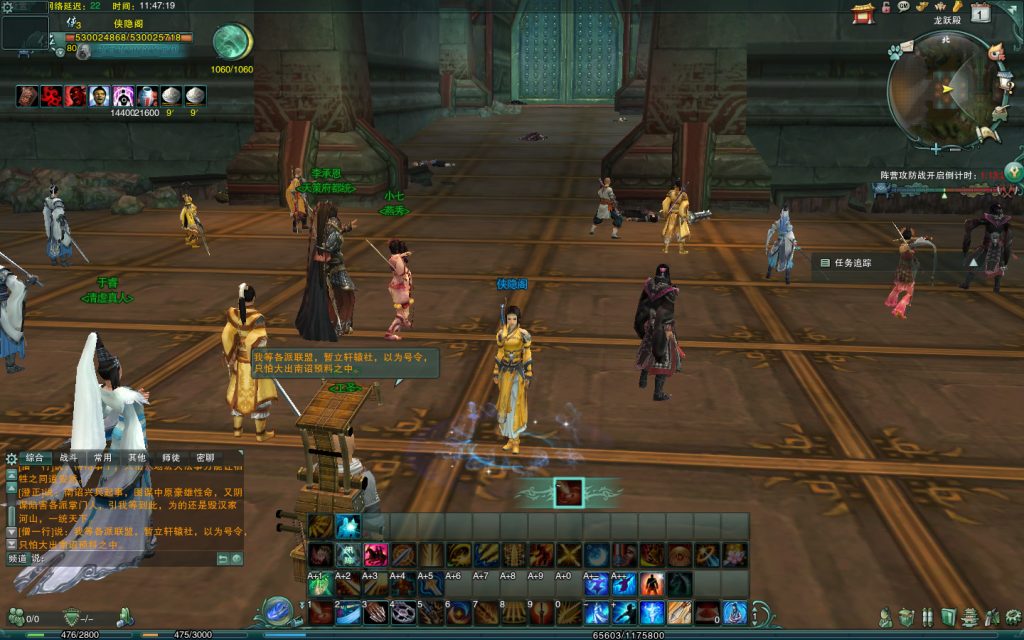This screenshot has width=1024, height=640.
Task: Open the red pavilion shop icon
Action: (862, 11)
